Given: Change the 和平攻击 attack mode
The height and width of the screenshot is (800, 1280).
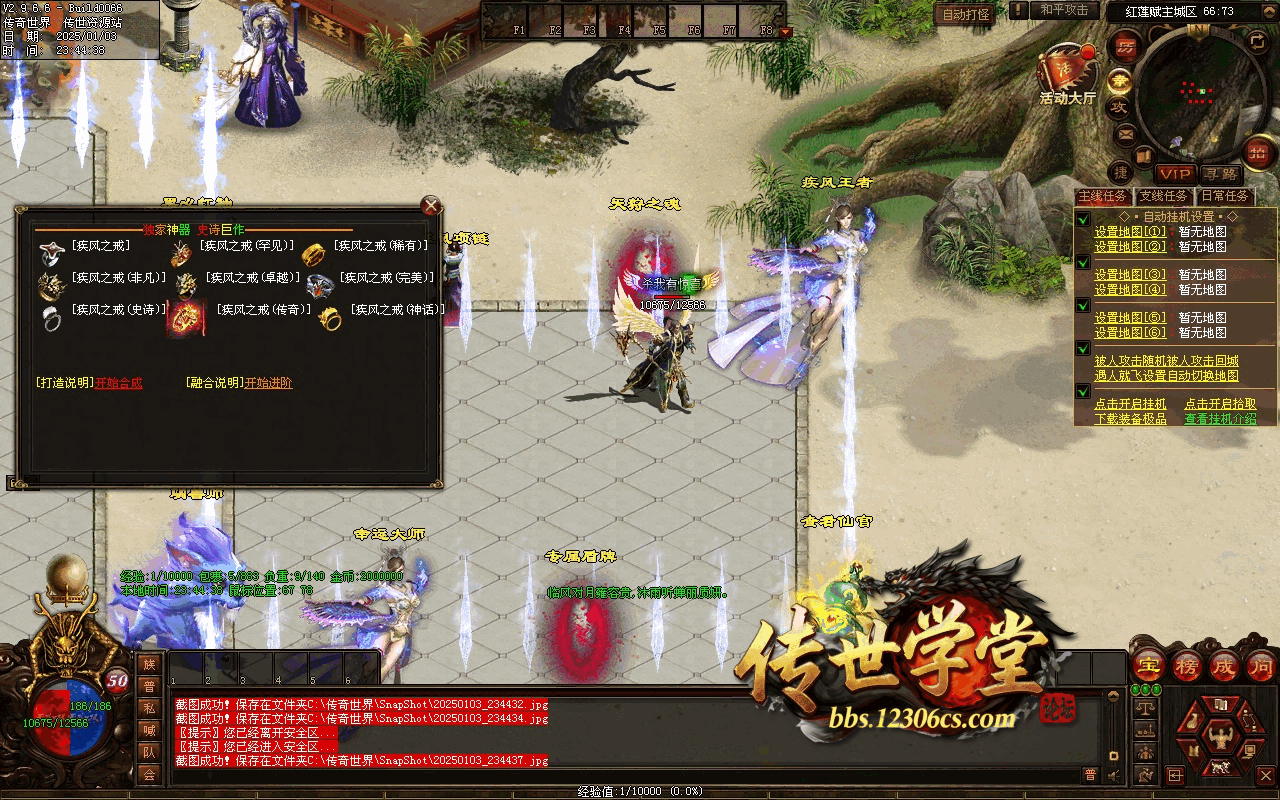Looking at the screenshot, I should tap(1063, 10).
